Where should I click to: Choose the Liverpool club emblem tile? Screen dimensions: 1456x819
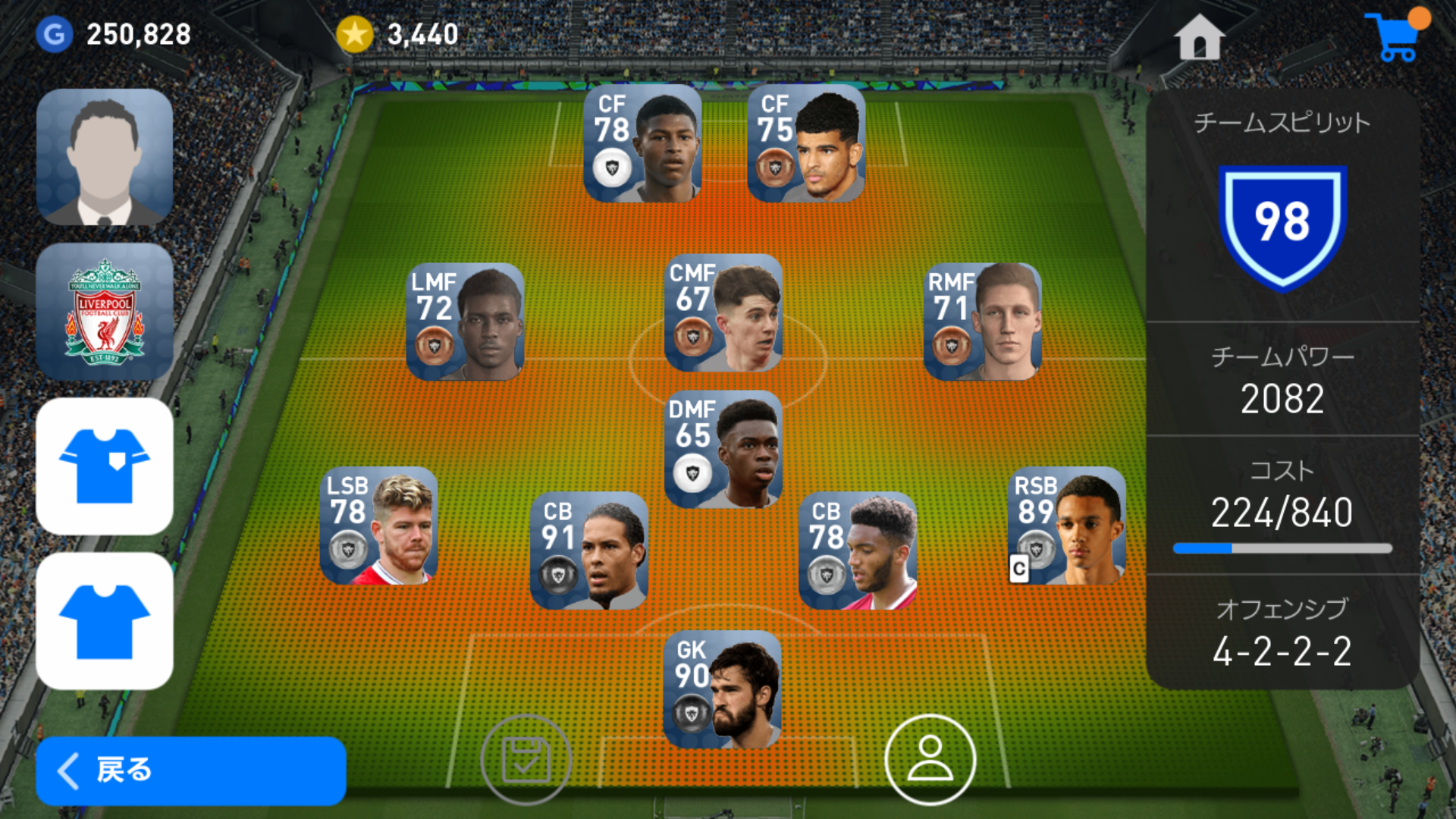pos(105,312)
